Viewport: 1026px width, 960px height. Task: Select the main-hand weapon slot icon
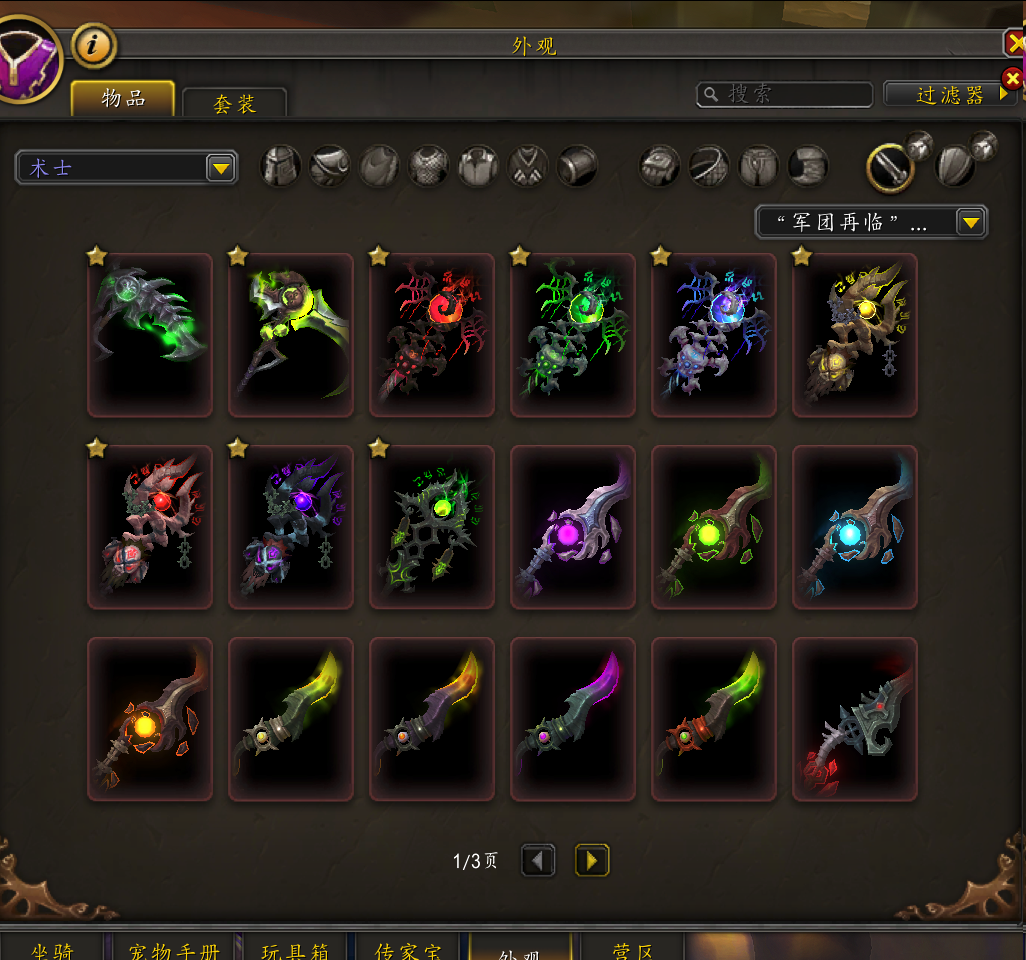(x=888, y=166)
